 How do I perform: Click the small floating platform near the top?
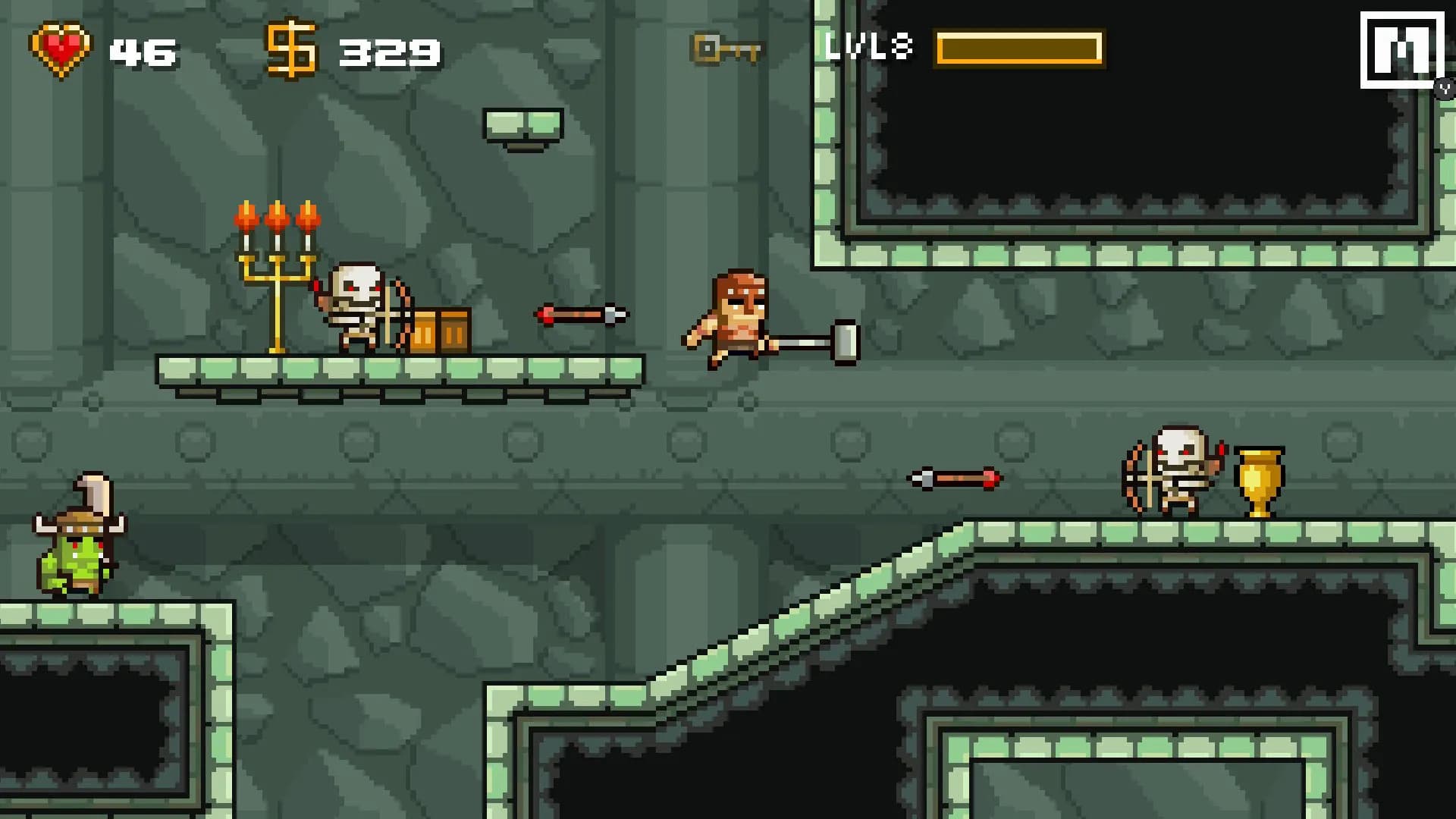click(522, 121)
